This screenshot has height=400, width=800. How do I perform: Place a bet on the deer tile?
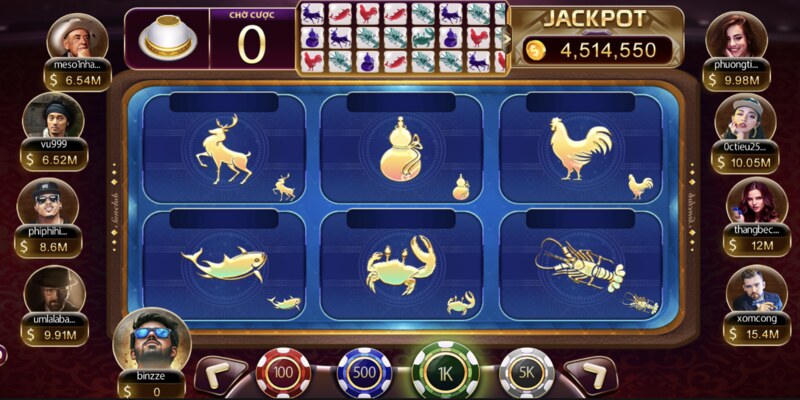(x=224, y=152)
